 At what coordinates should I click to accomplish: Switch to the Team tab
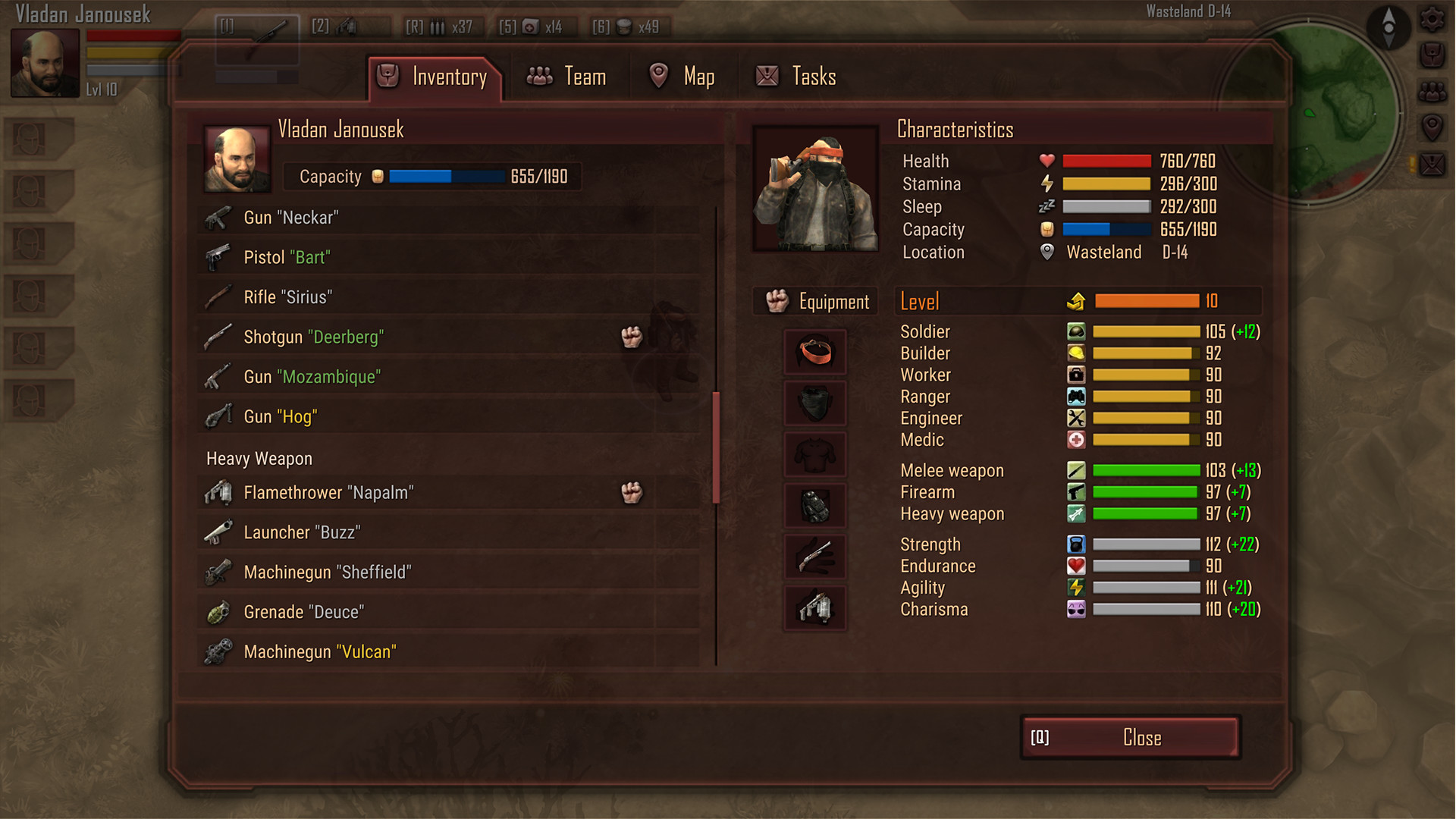pyautogui.click(x=568, y=76)
